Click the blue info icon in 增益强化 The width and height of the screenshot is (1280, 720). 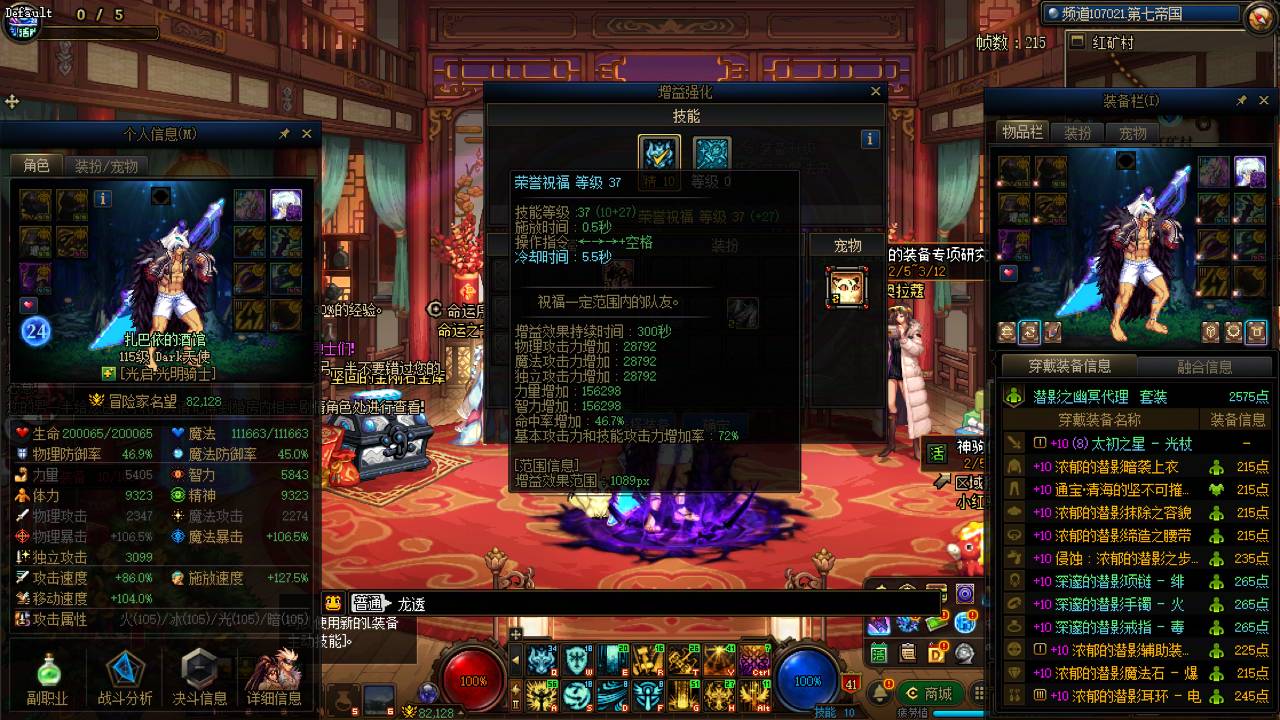click(870, 139)
